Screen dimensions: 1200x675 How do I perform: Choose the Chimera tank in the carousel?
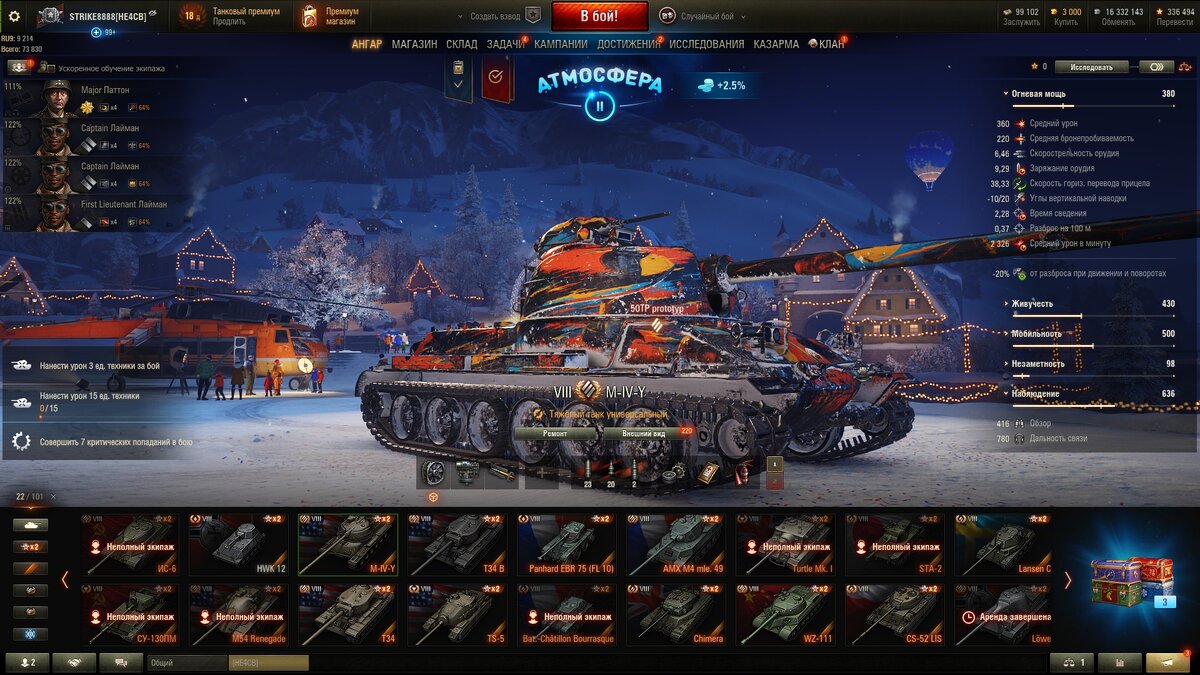click(676, 615)
